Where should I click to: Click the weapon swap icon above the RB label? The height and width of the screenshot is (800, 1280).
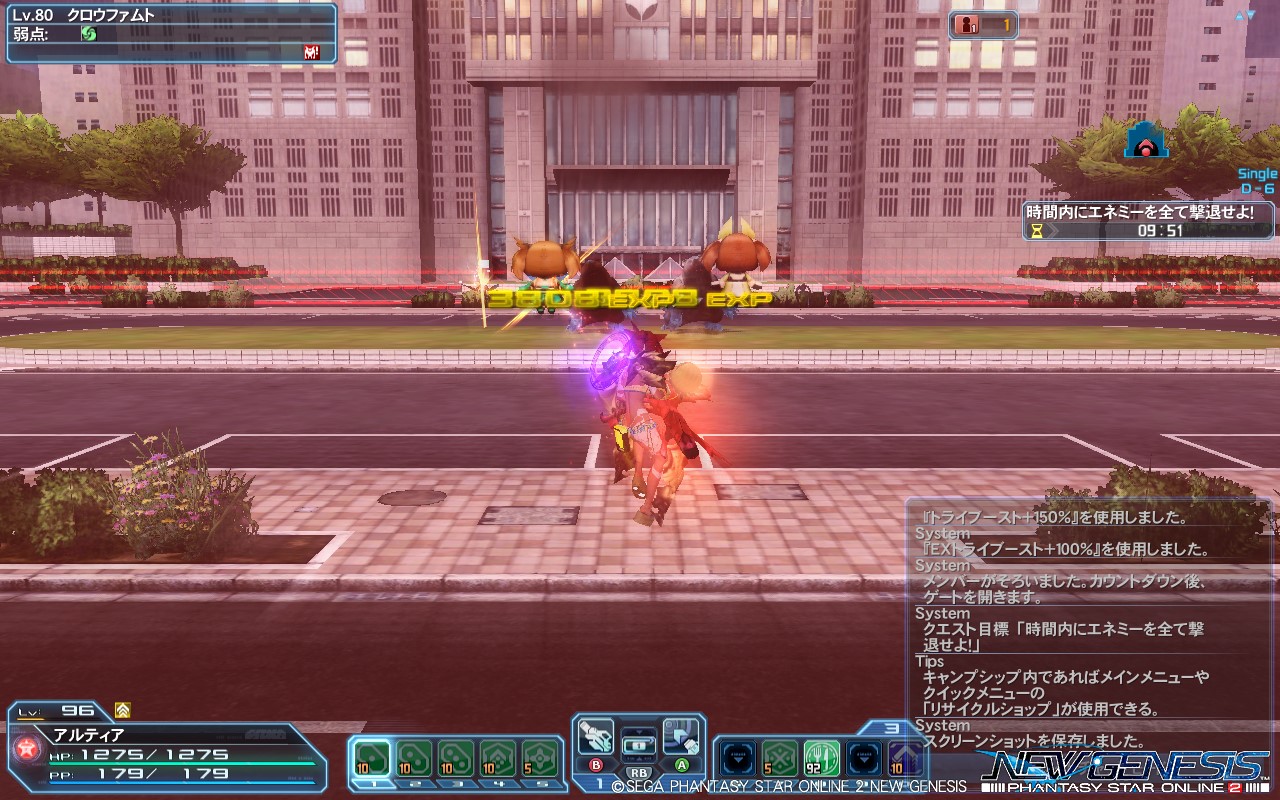click(639, 744)
